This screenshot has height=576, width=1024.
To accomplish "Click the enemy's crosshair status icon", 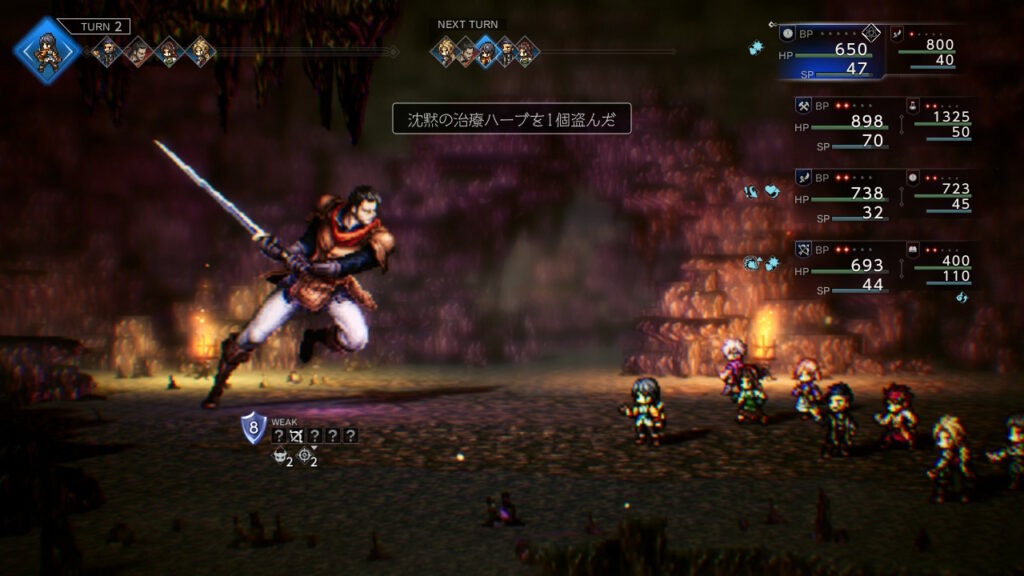I will [x=304, y=457].
